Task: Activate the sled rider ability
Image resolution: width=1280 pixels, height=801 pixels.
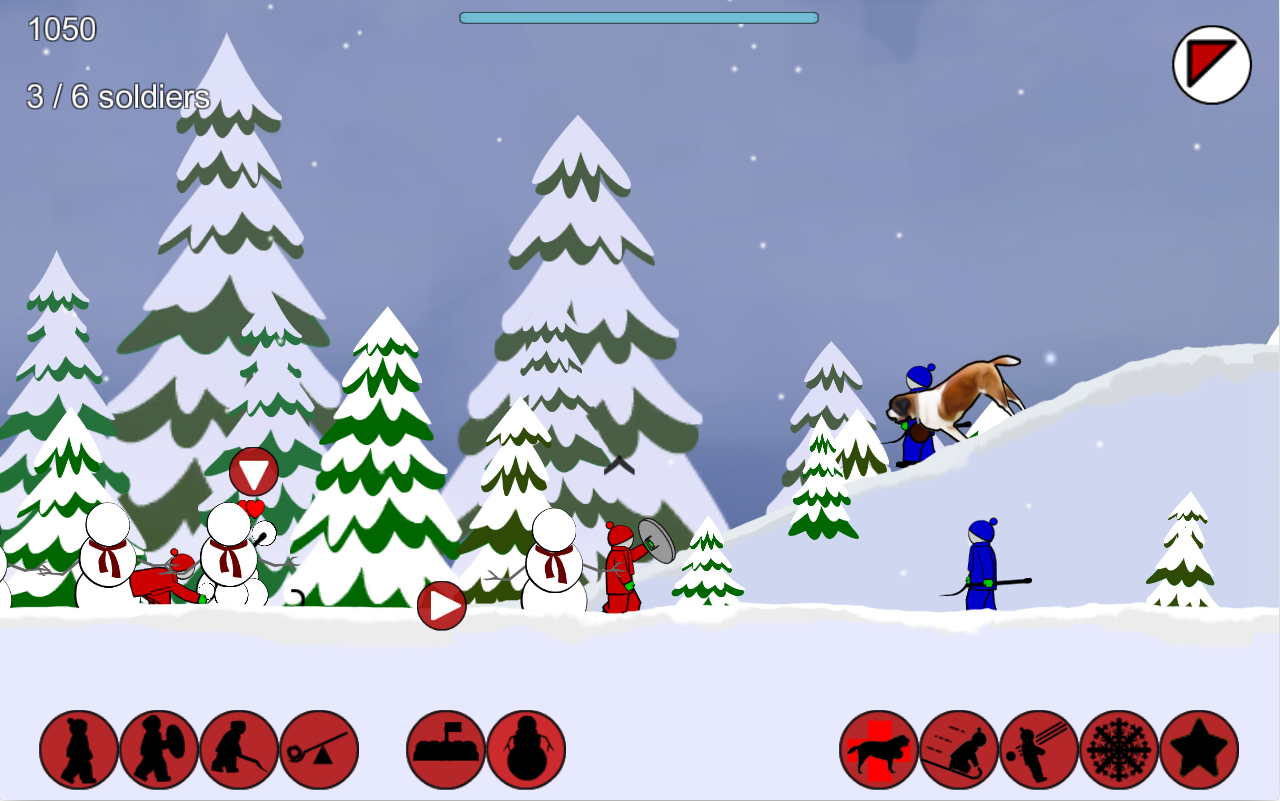Action: 957,749
